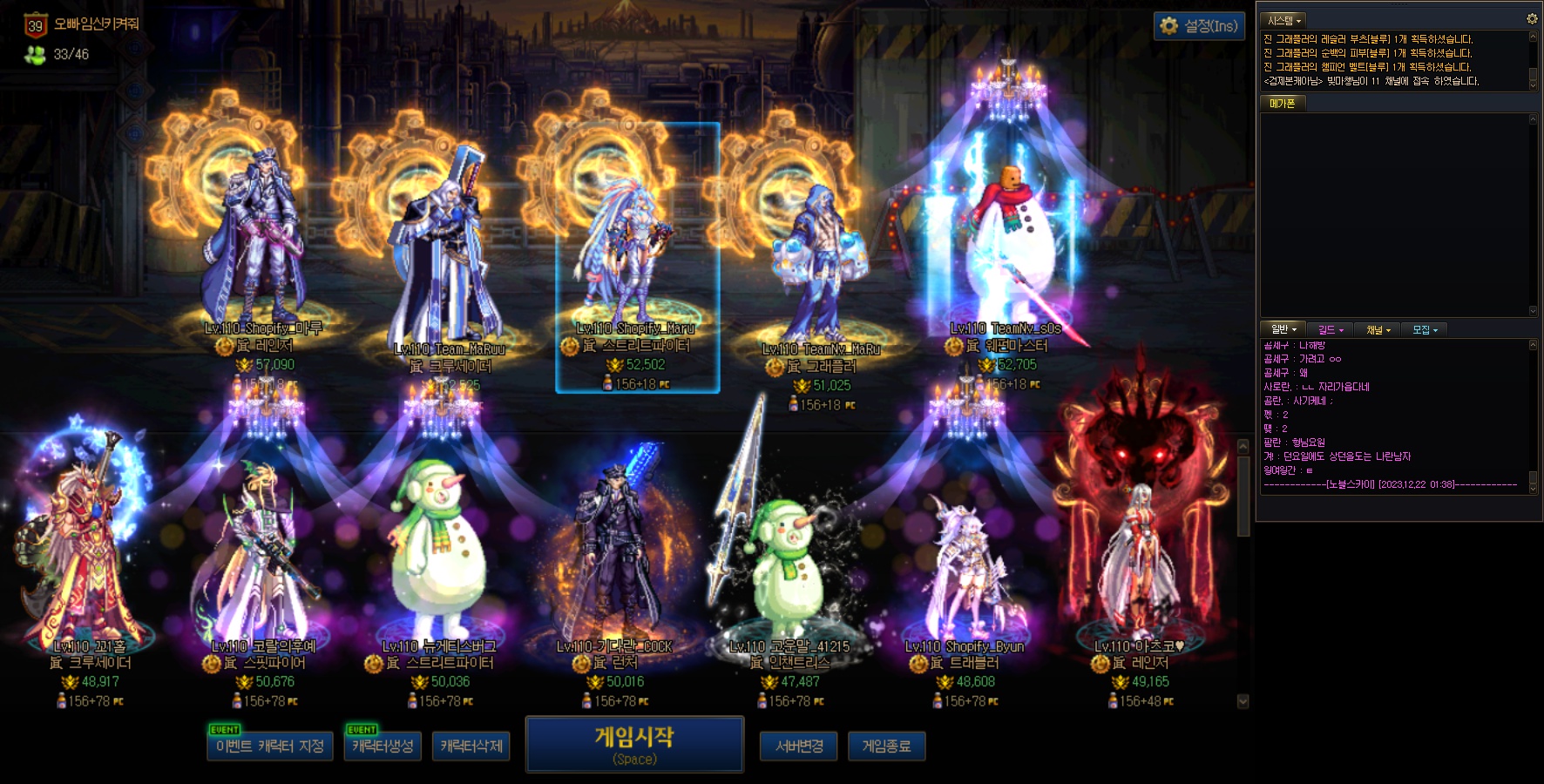
Task: Switch to the 모집 chat tab
Action: (1425, 329)
